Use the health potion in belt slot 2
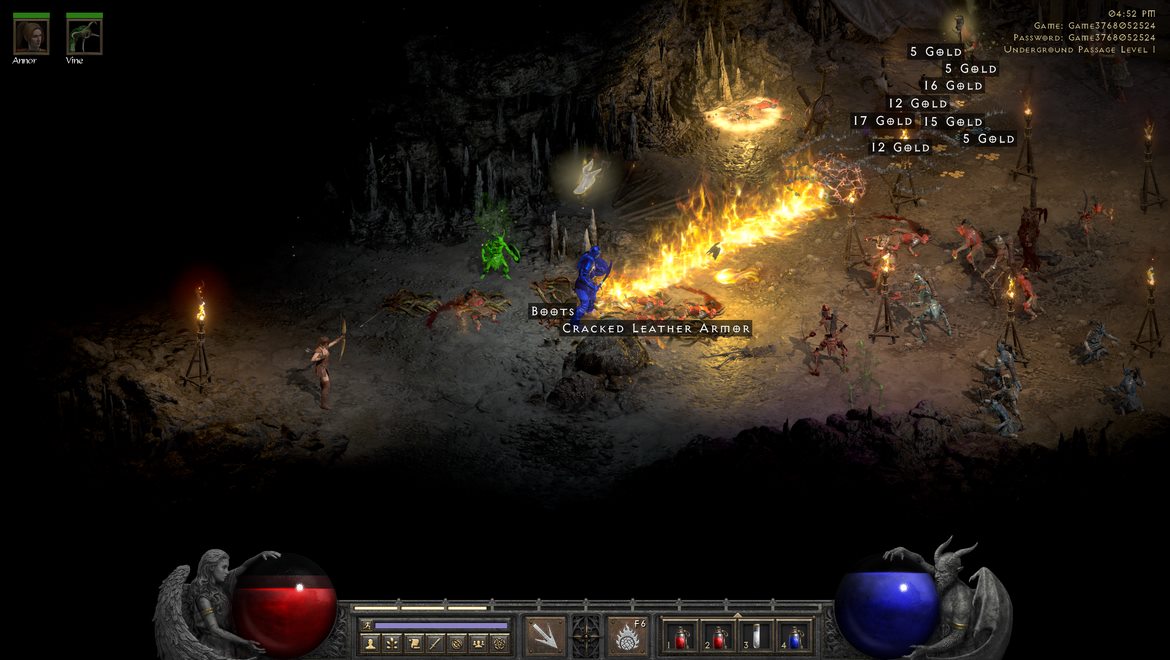 pos(717,636)
